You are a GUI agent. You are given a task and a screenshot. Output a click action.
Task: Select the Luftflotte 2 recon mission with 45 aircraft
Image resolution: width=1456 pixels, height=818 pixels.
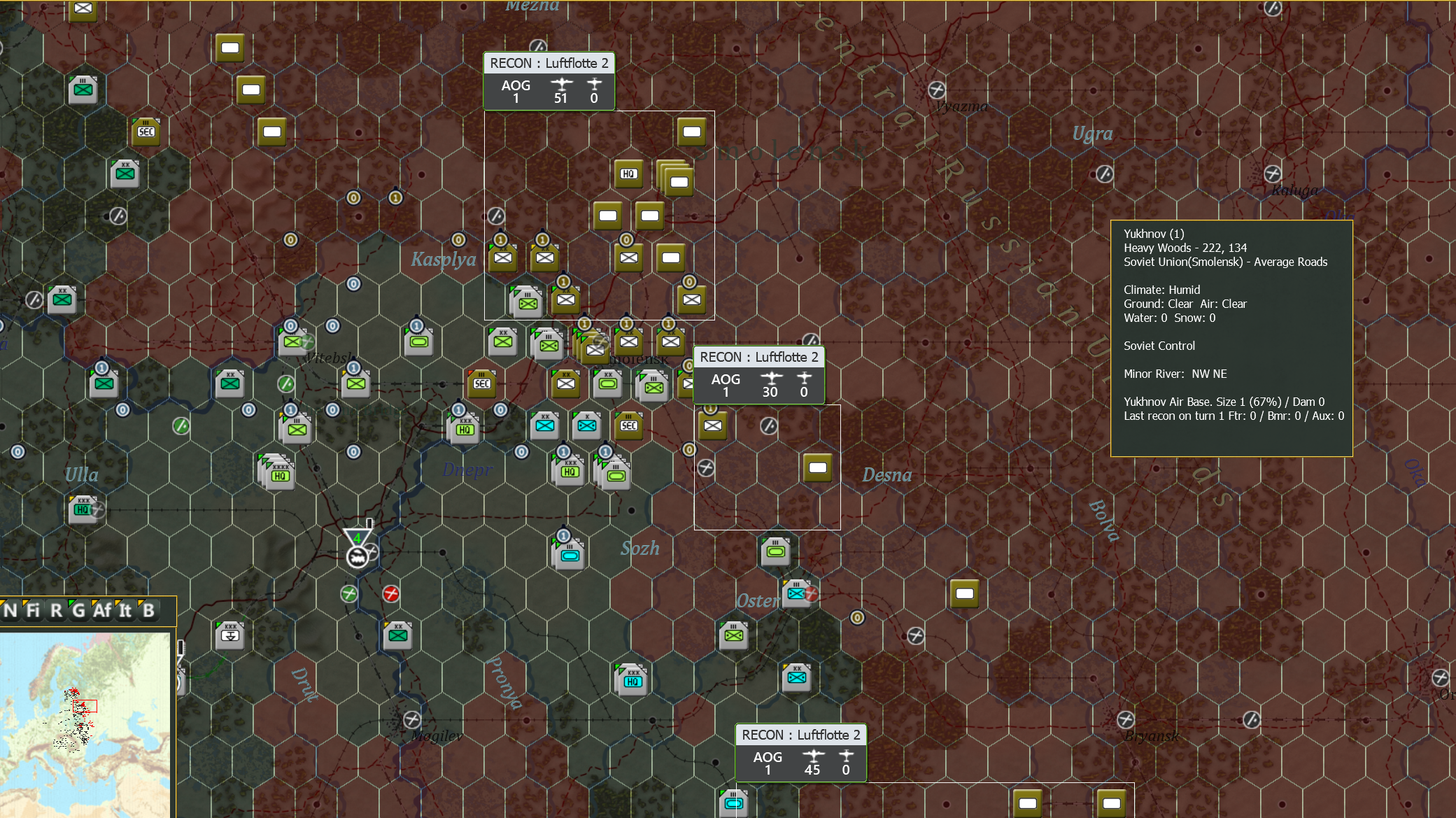(x=801, y=753)
